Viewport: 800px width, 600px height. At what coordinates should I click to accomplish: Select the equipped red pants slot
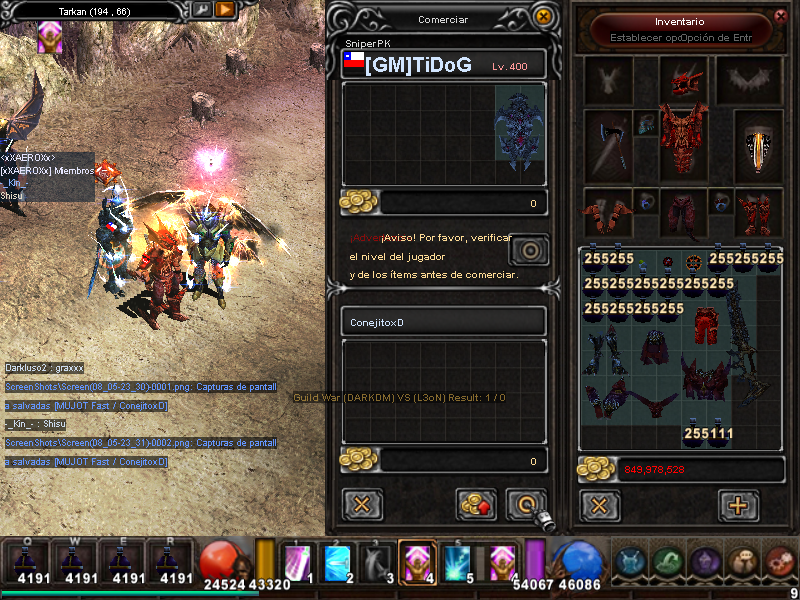pyautogui.click(x=683, y=211)
